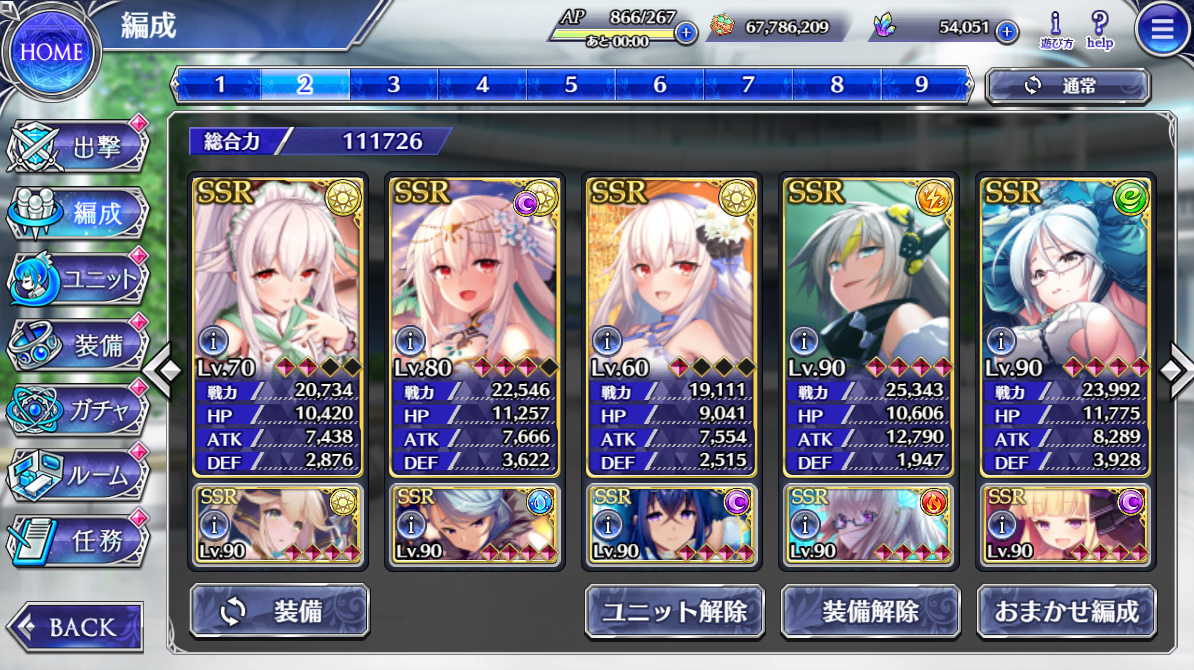Open the ユニット unit menu
The height and width of the screenshot is (670, 1194).
(80, 279)
